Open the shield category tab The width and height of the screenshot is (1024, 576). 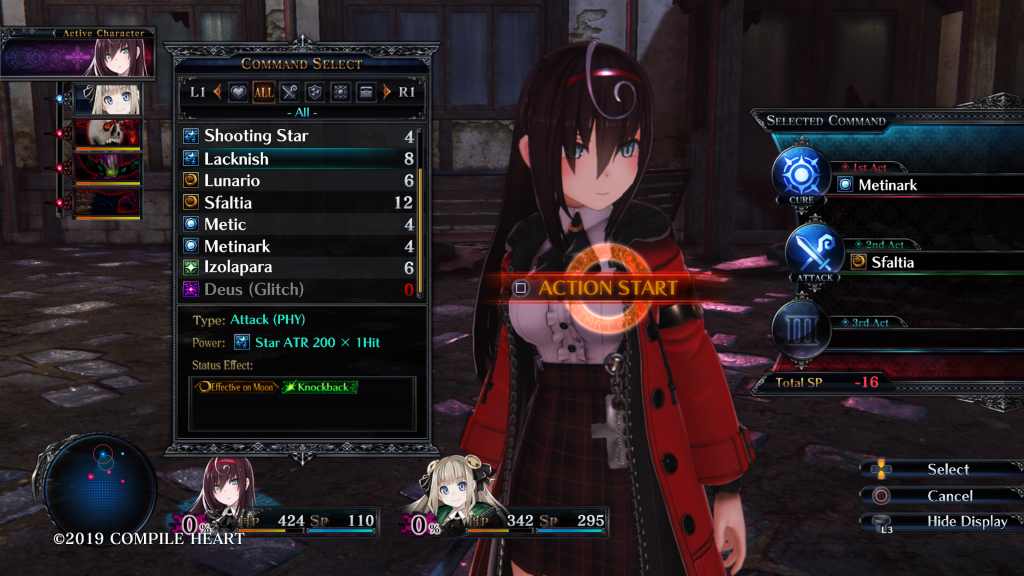tap(315, 92)
